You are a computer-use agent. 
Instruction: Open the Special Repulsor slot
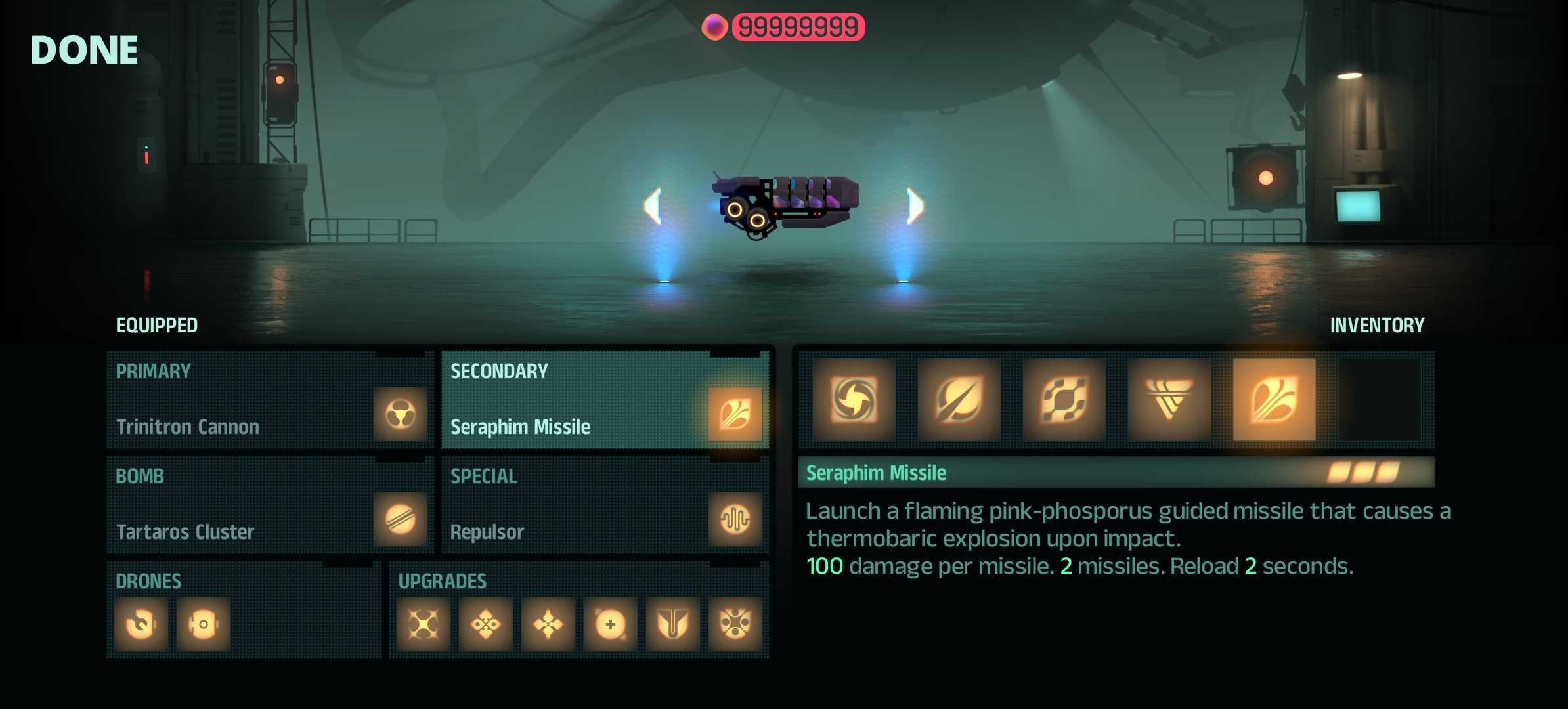pyautogui.click(x=604, y=505)
